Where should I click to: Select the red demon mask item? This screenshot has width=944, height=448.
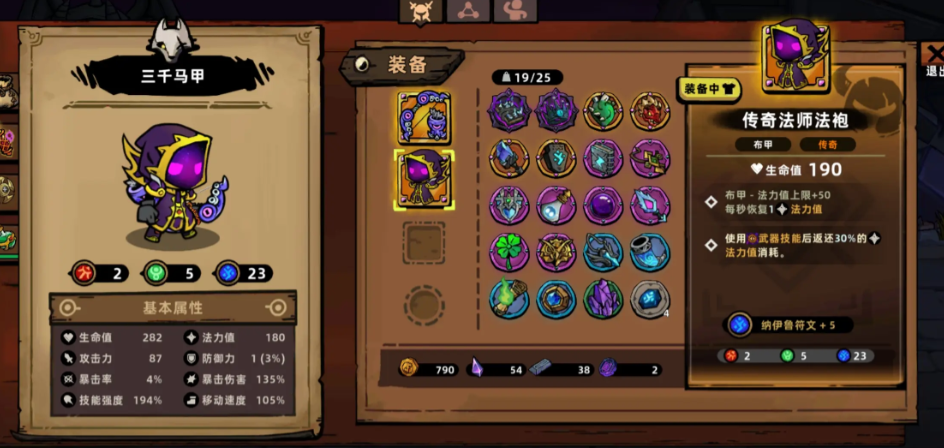(650, 110)
